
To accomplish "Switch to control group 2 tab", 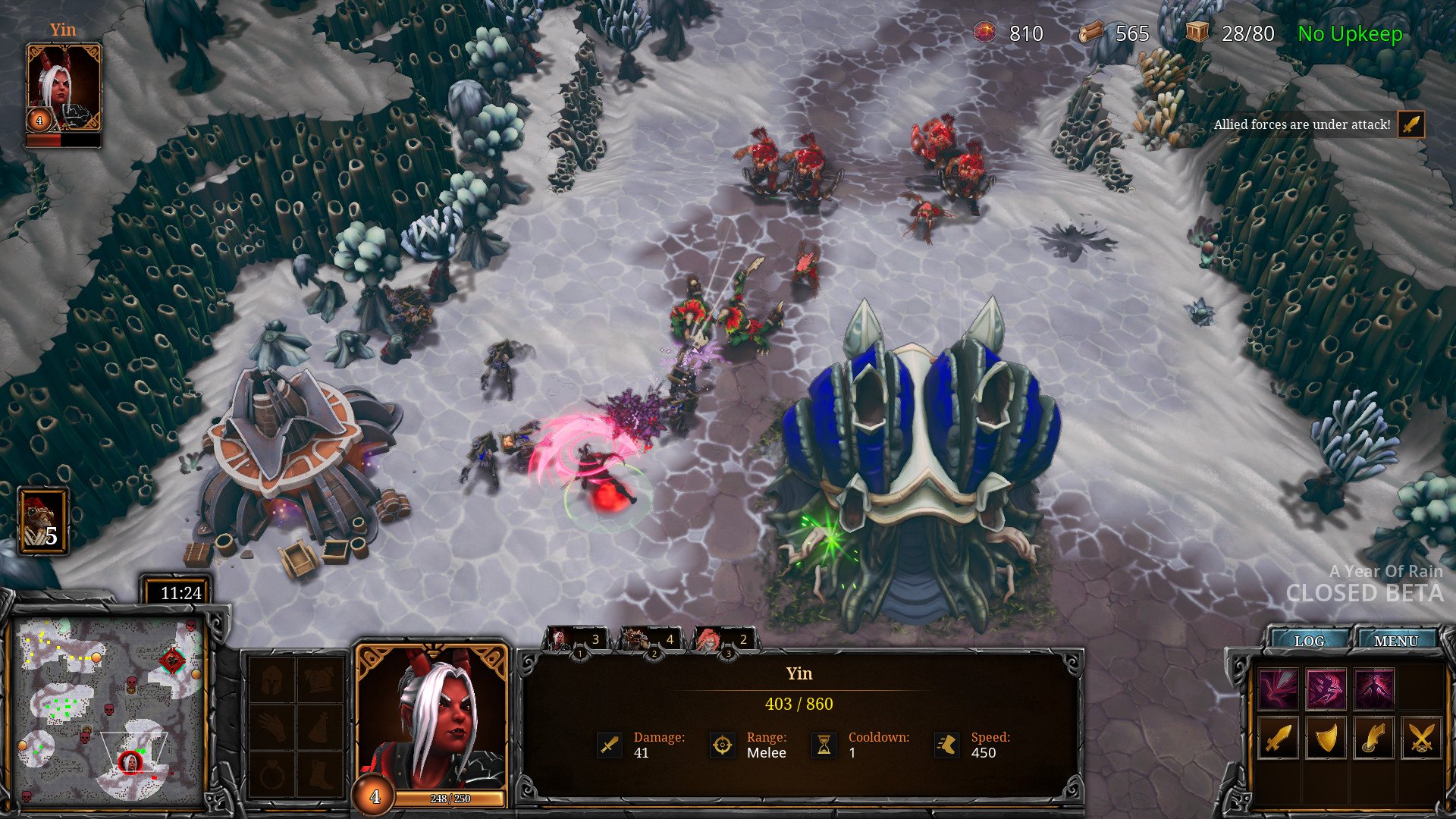I will [650, 640].
